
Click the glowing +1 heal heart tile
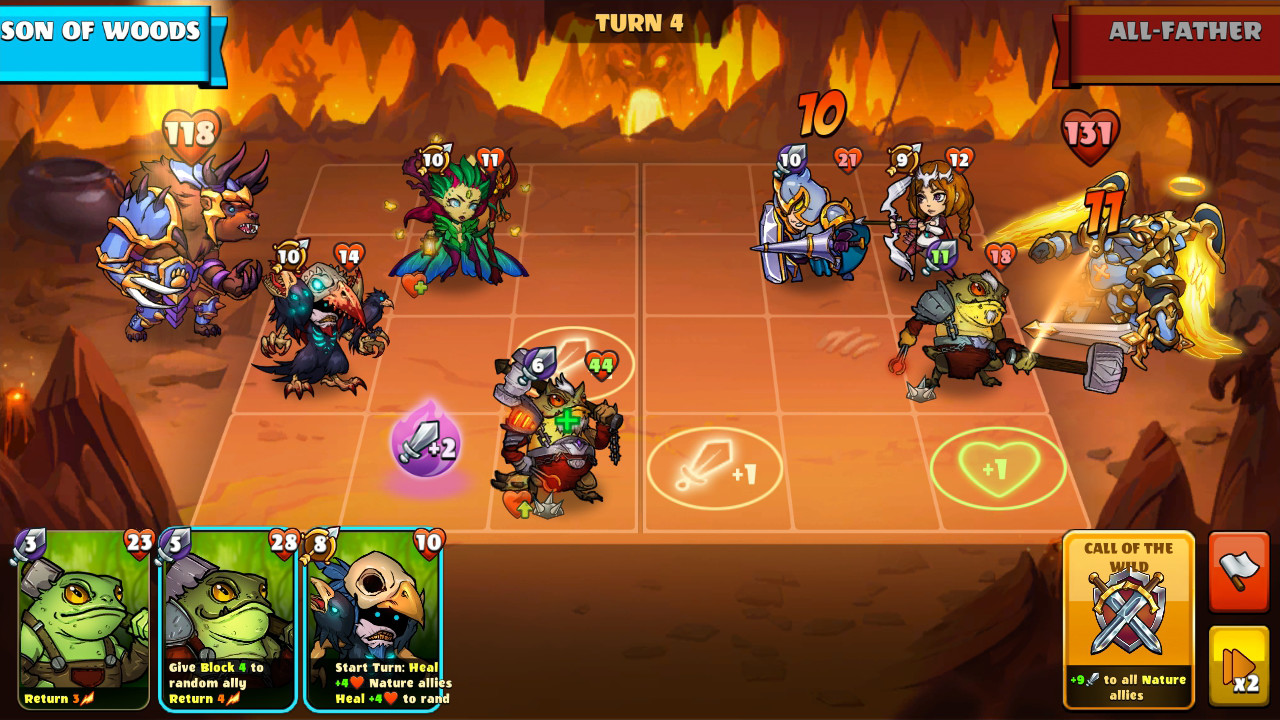[x=998, y=465]
